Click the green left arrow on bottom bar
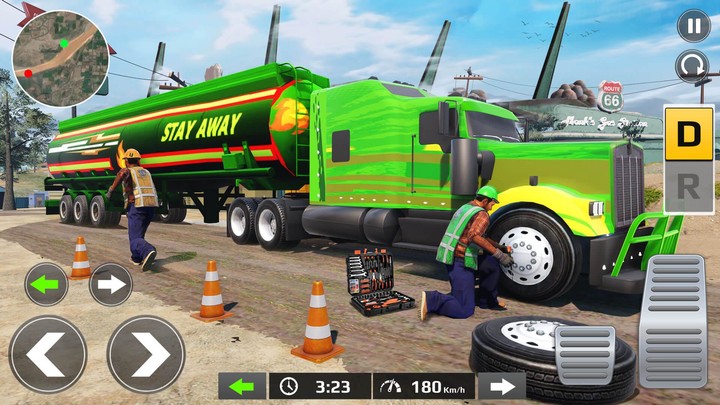720x405 pixels. (x=242, y=386)
